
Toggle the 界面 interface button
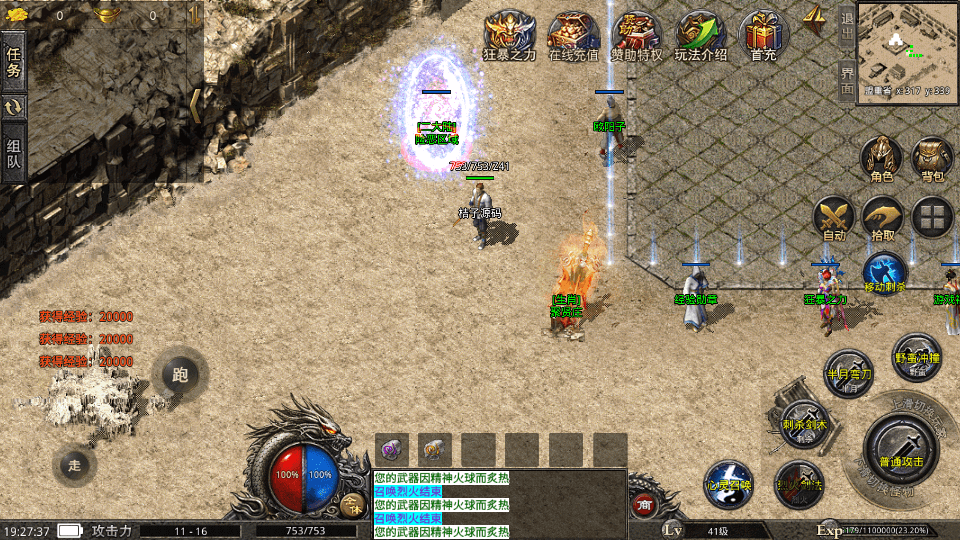coord(846,80)
